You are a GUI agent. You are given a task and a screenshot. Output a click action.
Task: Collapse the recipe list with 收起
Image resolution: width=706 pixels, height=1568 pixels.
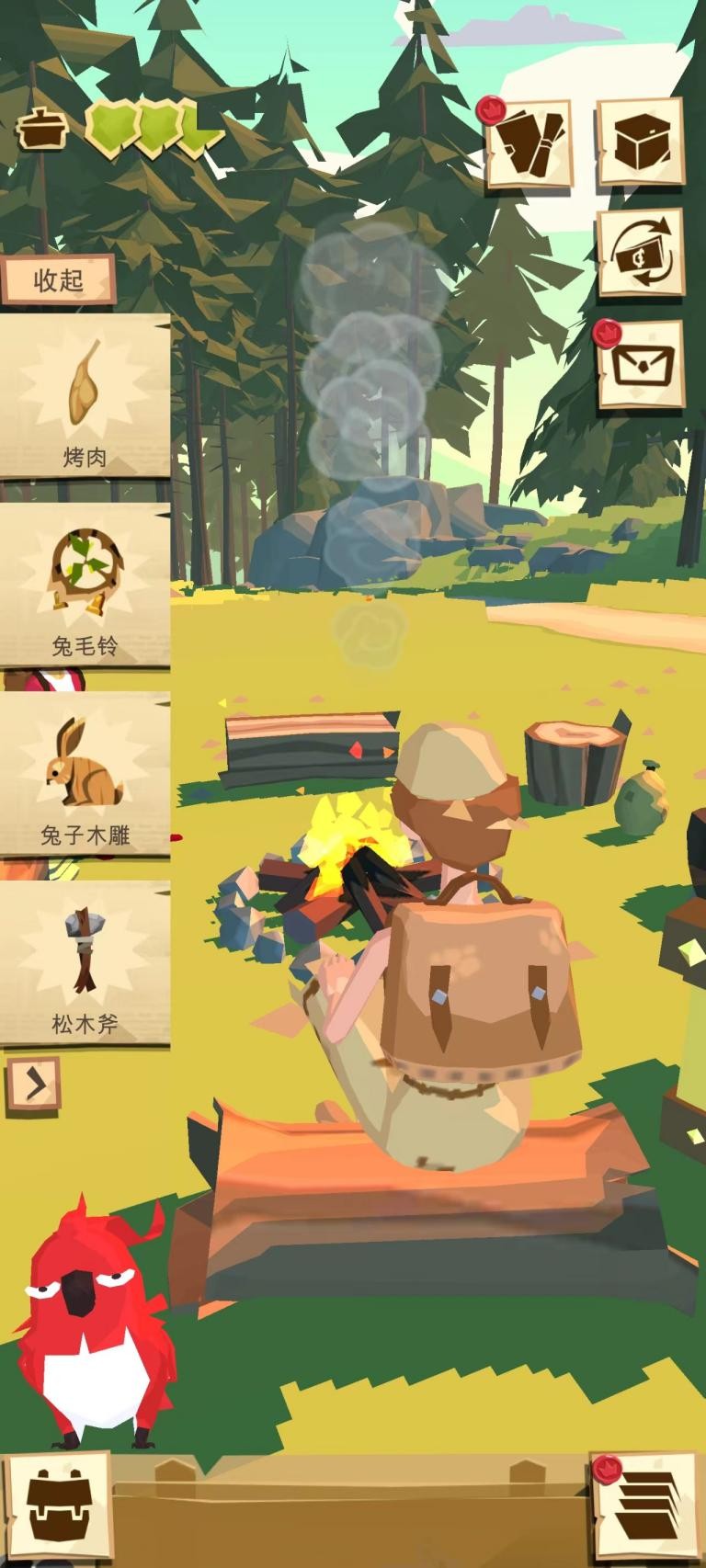(x=58, y=279)
